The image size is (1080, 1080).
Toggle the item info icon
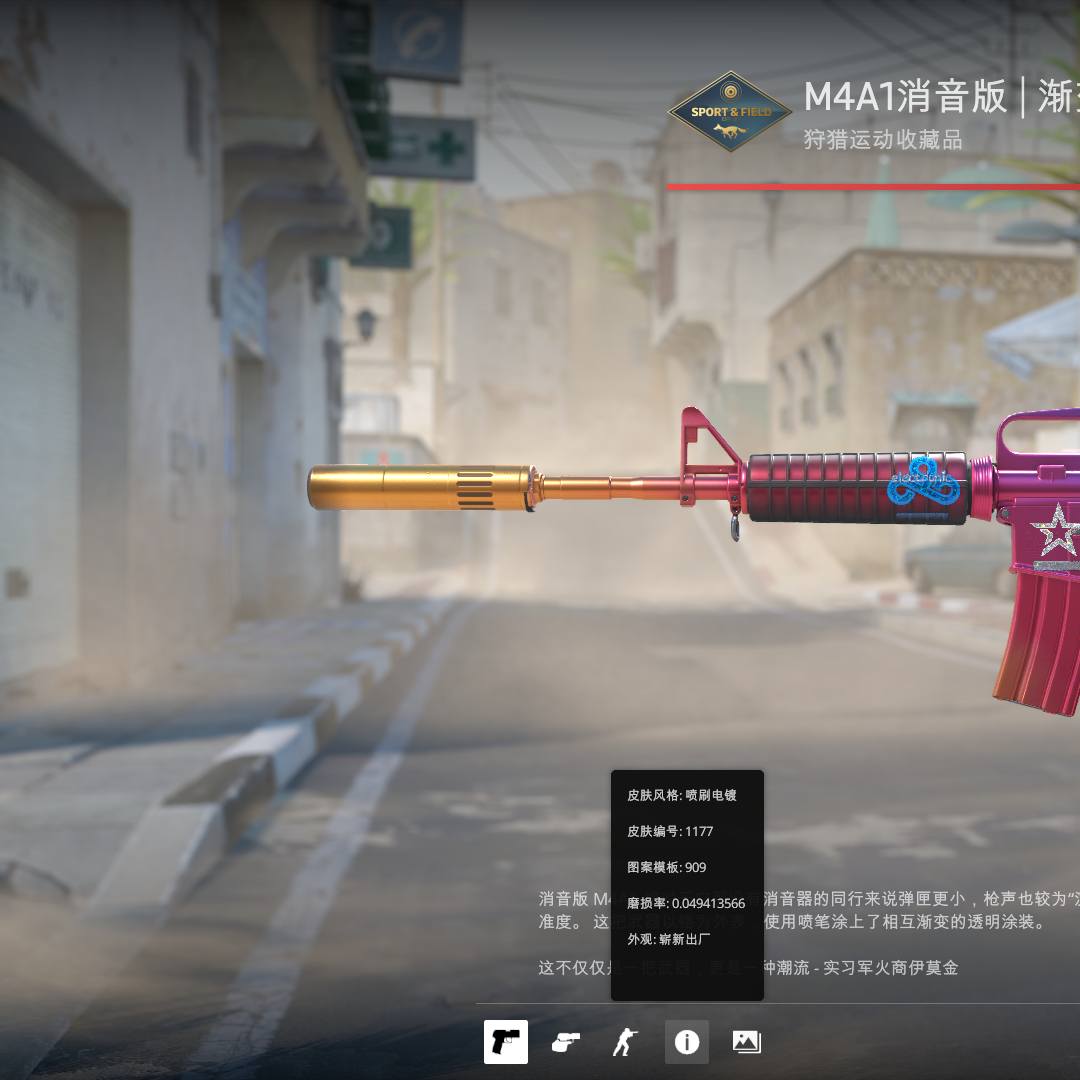click(x=687, y=1042)
